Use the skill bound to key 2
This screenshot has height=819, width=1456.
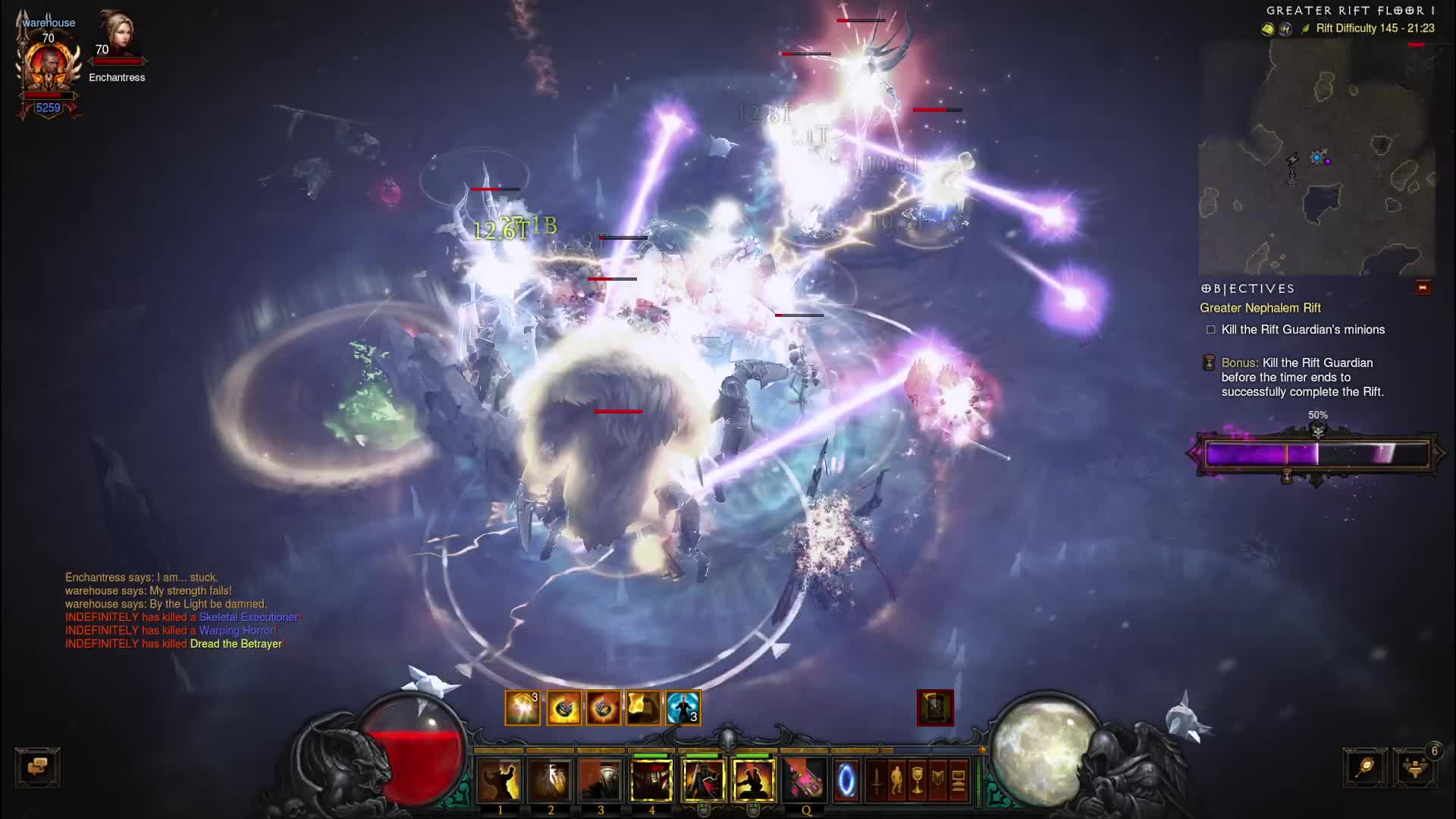point(551,780)
